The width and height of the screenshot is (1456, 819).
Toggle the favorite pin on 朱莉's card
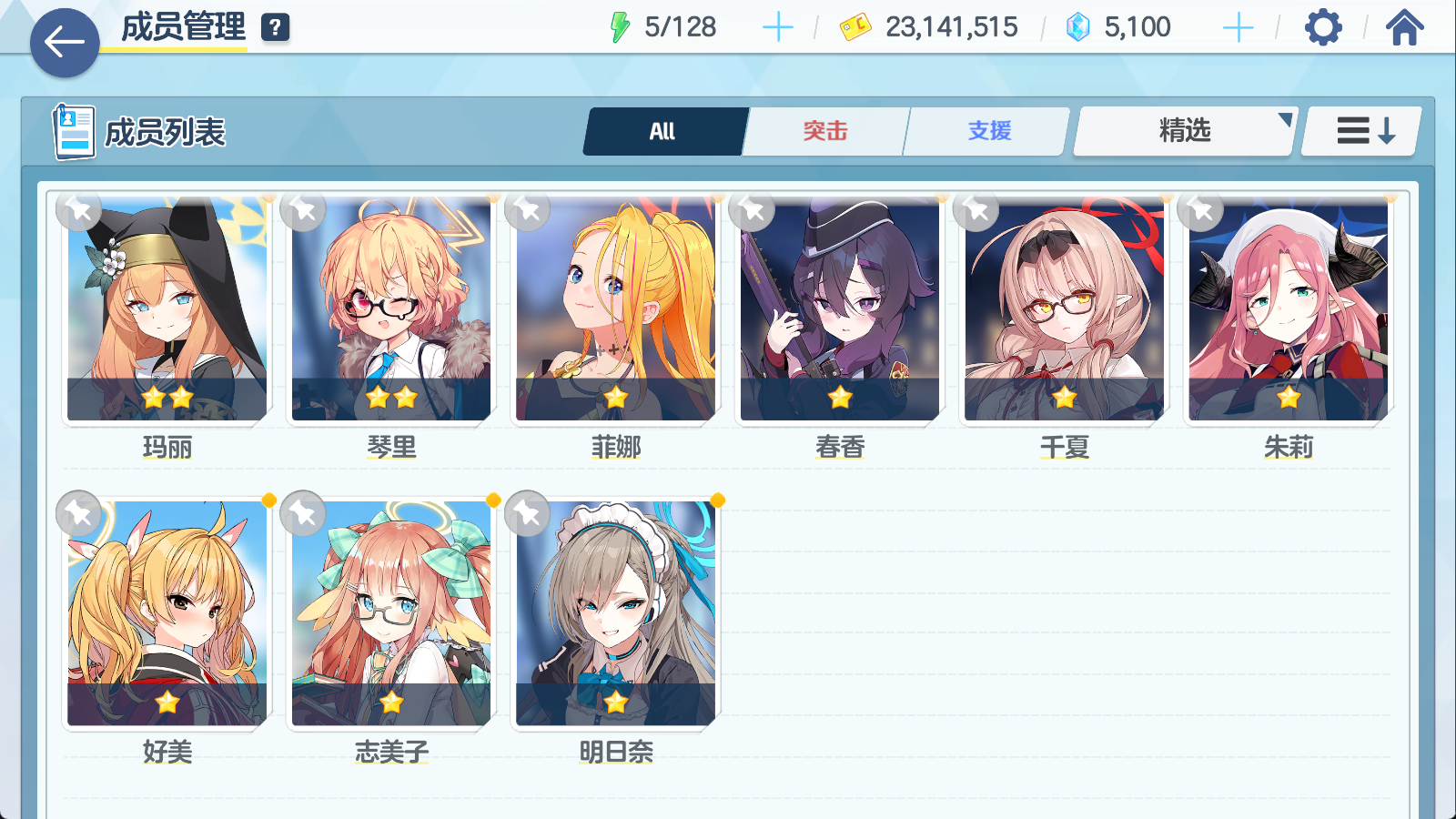click(1199, 210)
